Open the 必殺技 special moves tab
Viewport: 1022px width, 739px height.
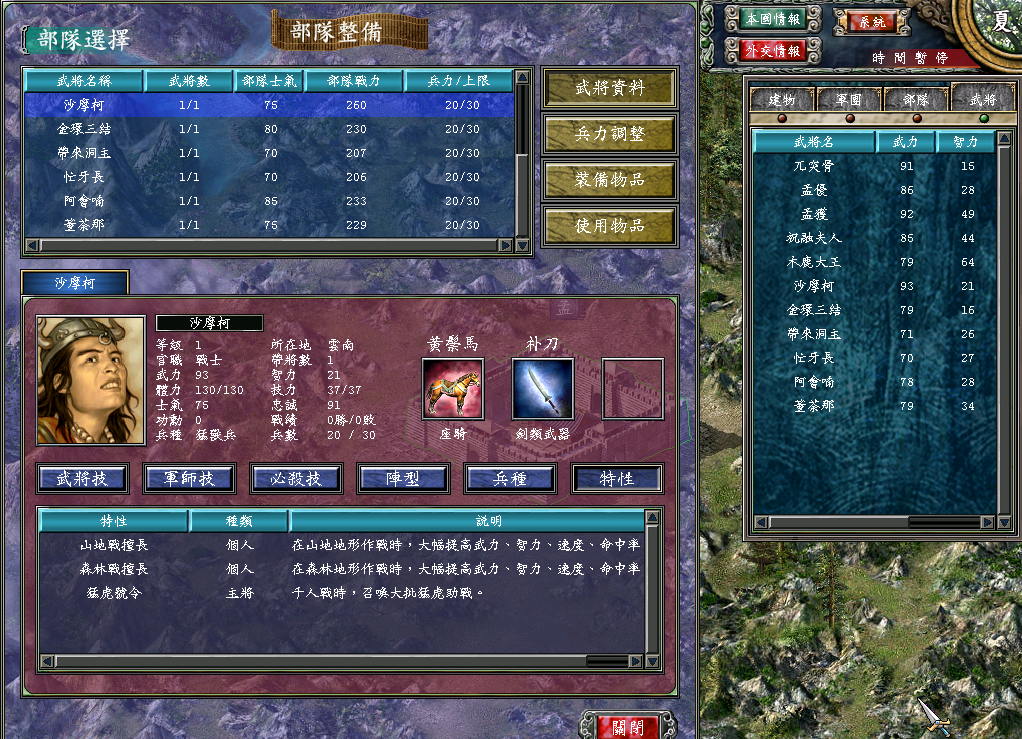(x=296, y=479)
